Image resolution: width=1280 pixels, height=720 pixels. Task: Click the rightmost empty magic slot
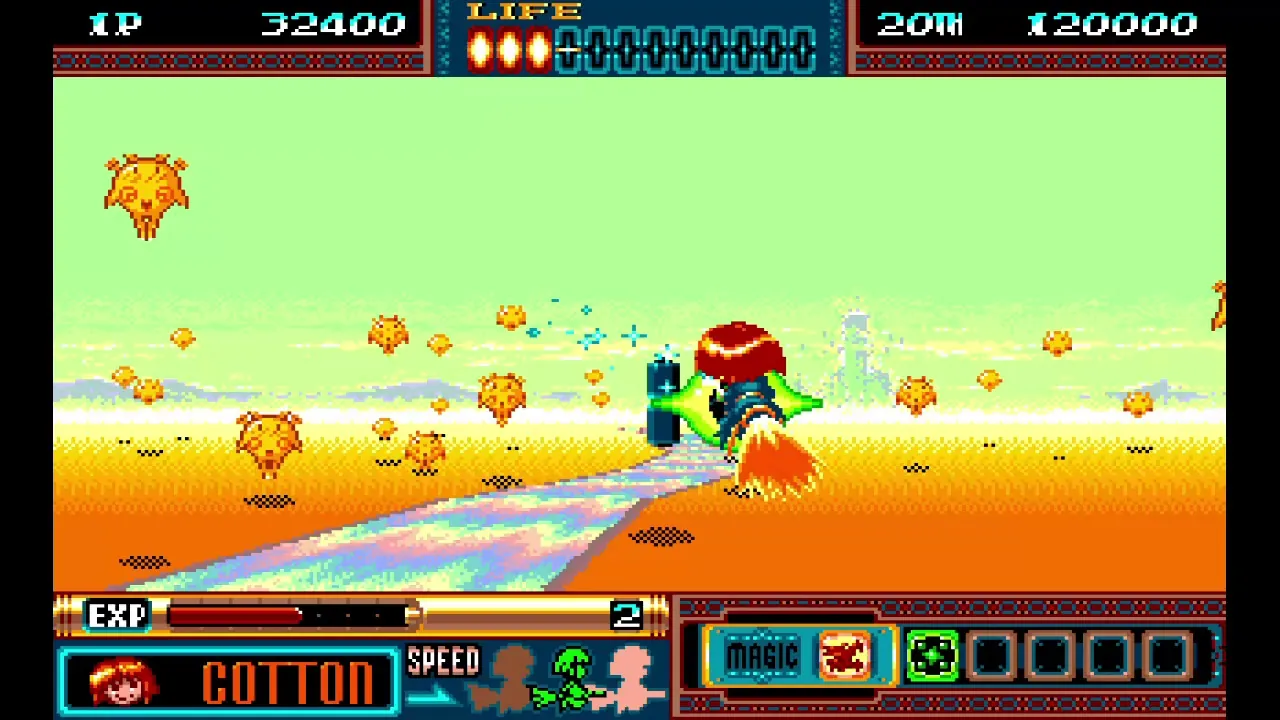tap(1165, 655)
